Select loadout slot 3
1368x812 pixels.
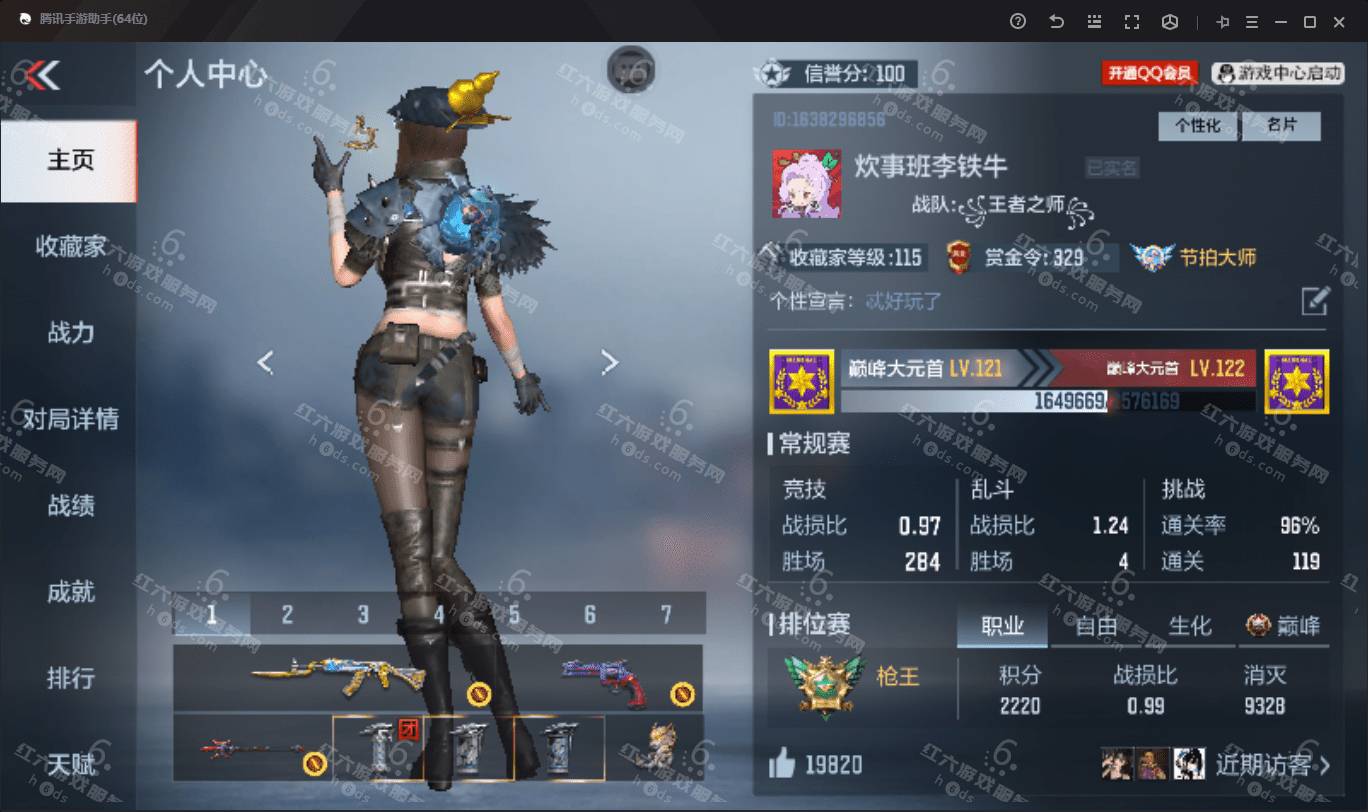[363, 614]
